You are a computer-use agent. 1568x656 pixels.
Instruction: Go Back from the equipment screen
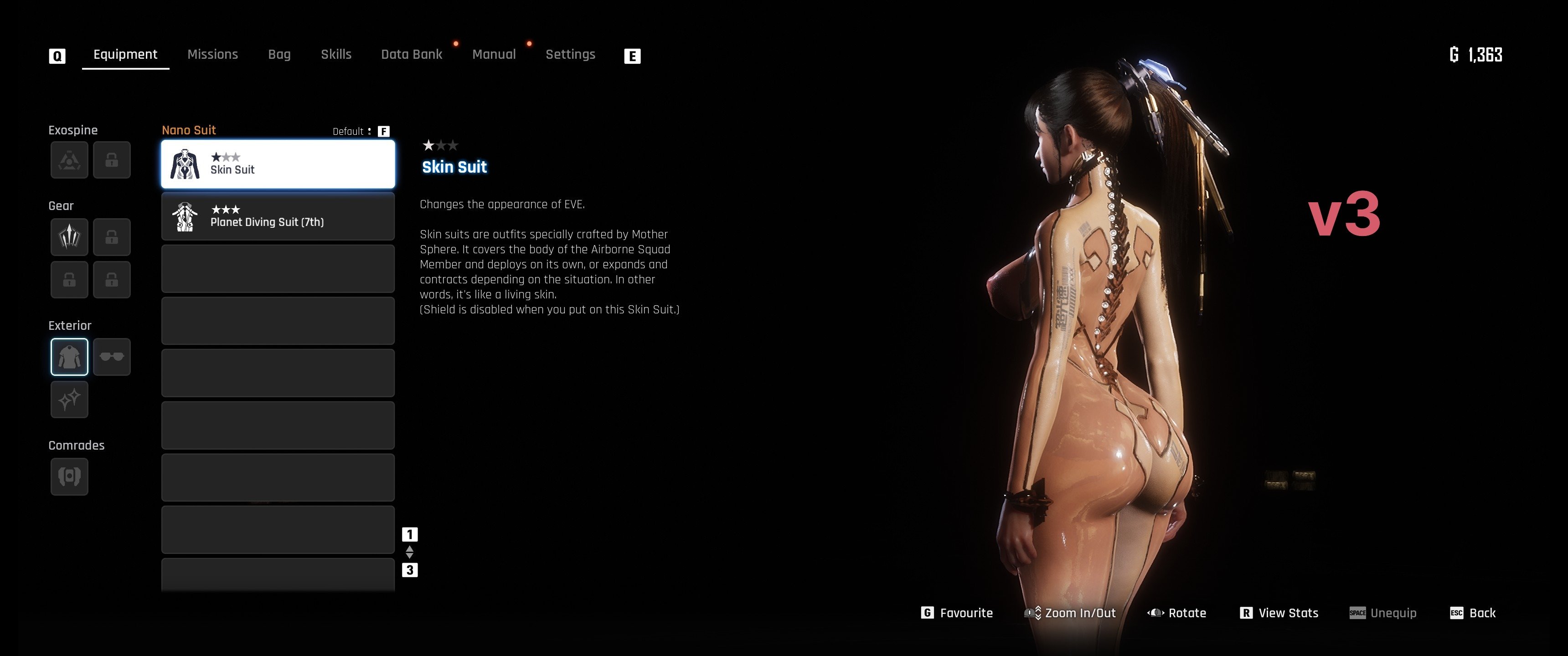(1474, 613)
